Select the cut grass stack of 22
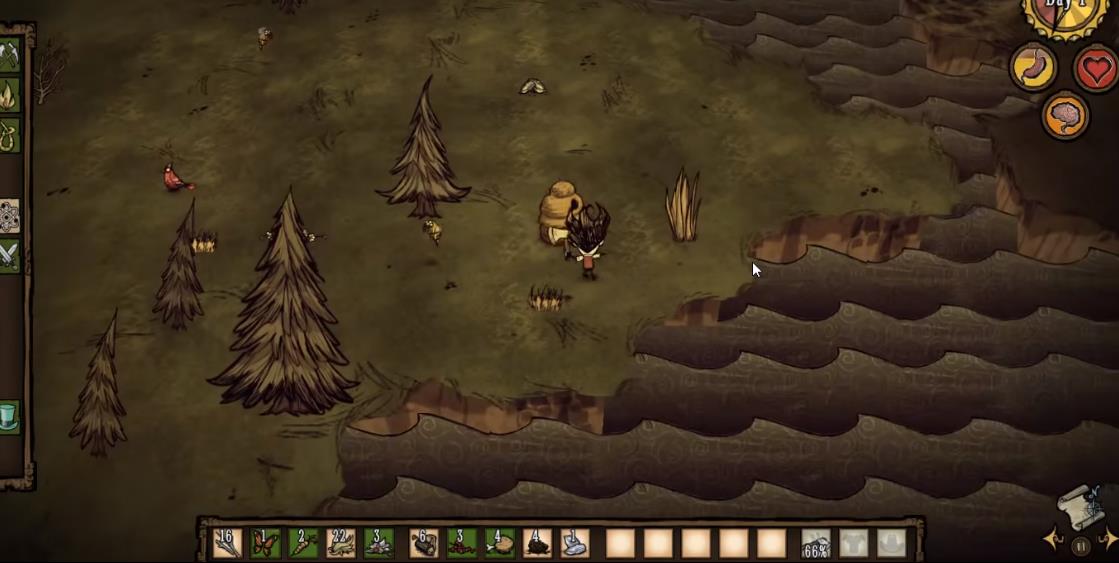 (x=341, y=543)
